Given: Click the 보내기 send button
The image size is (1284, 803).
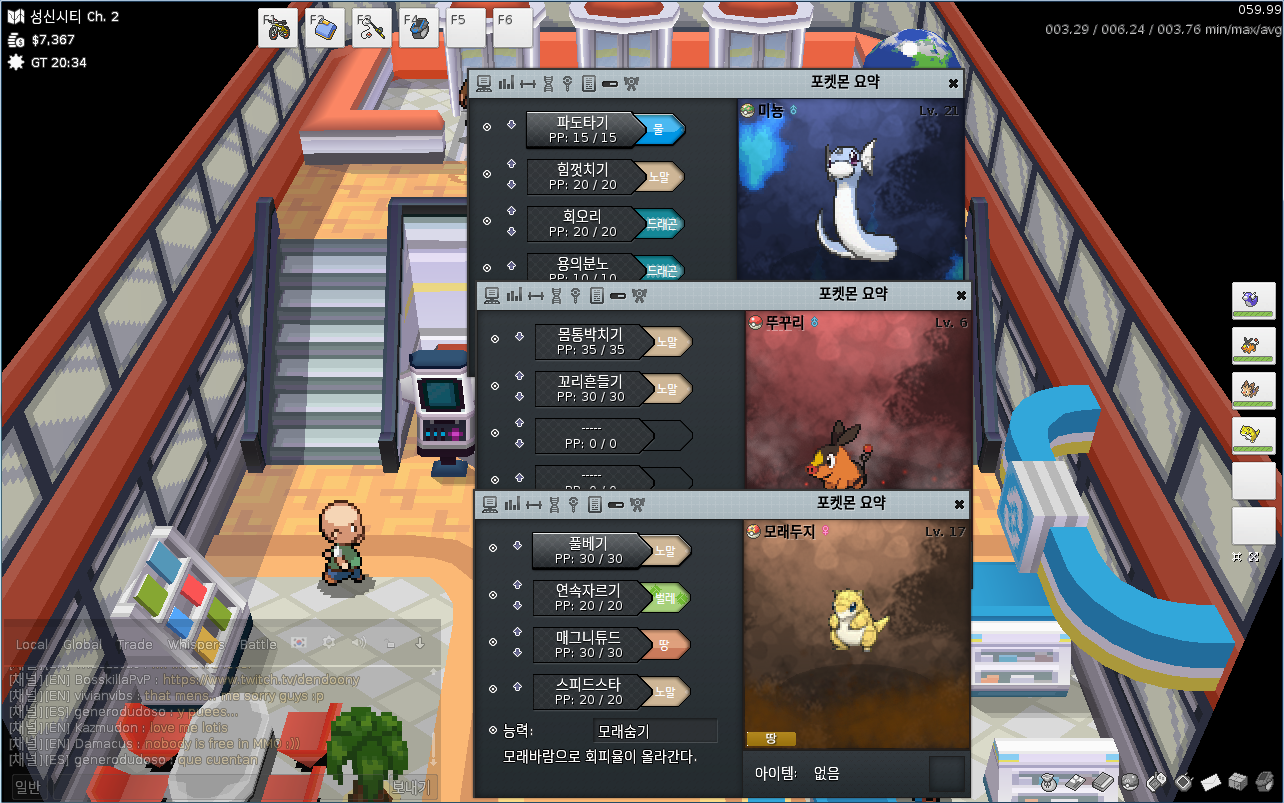Looking at the screenshot, I should (x=410, y=787).
